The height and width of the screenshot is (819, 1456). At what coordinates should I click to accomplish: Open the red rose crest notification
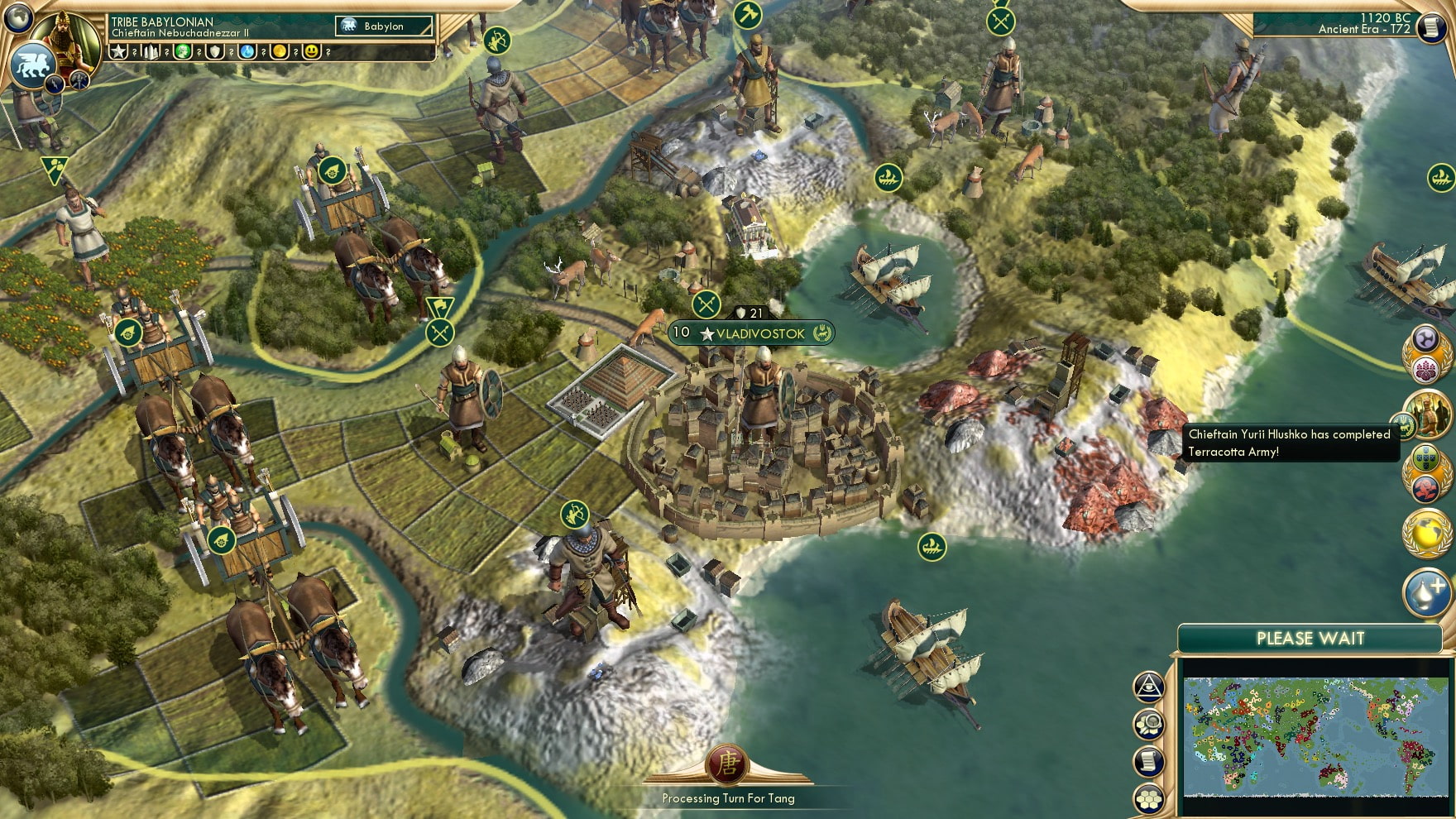(x=1425, y=488)
